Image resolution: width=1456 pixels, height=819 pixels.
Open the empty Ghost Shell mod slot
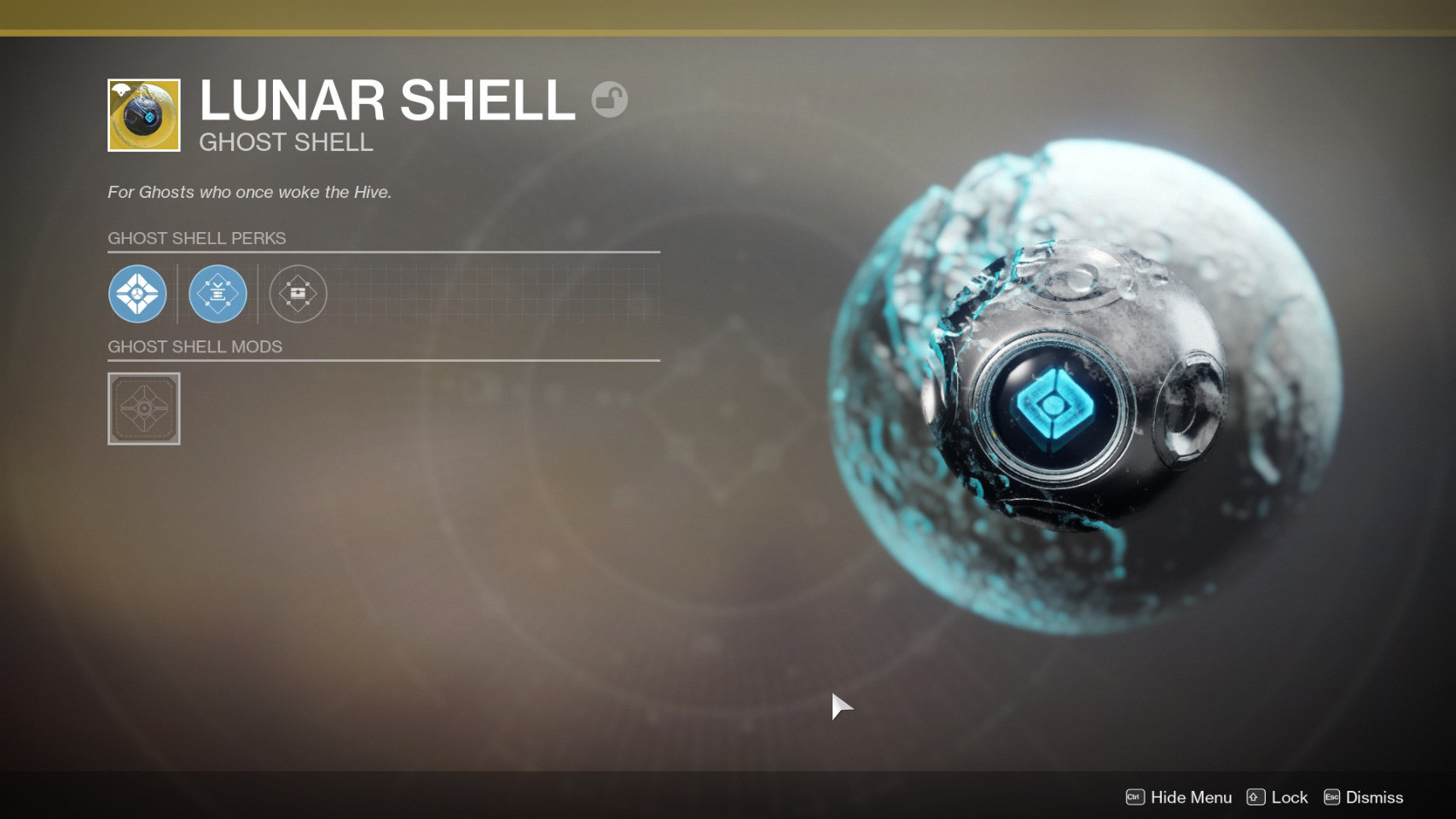click(144, 409)
